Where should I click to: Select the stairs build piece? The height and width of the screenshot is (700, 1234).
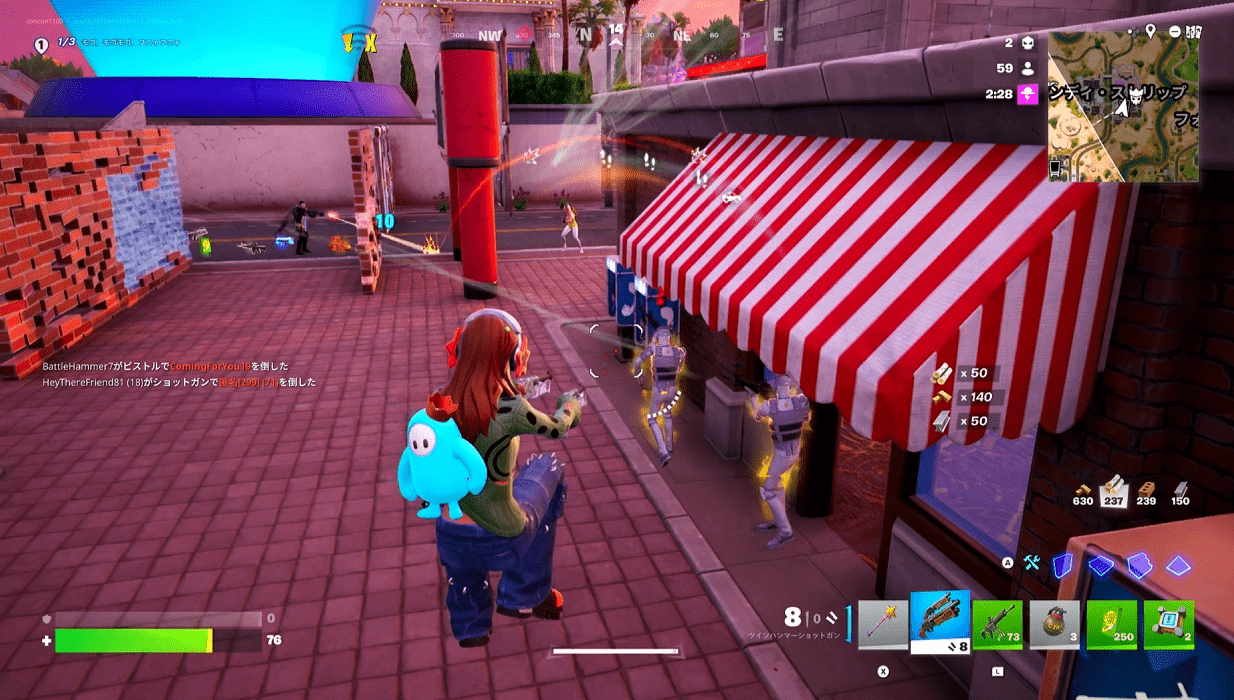[1139, 565]
